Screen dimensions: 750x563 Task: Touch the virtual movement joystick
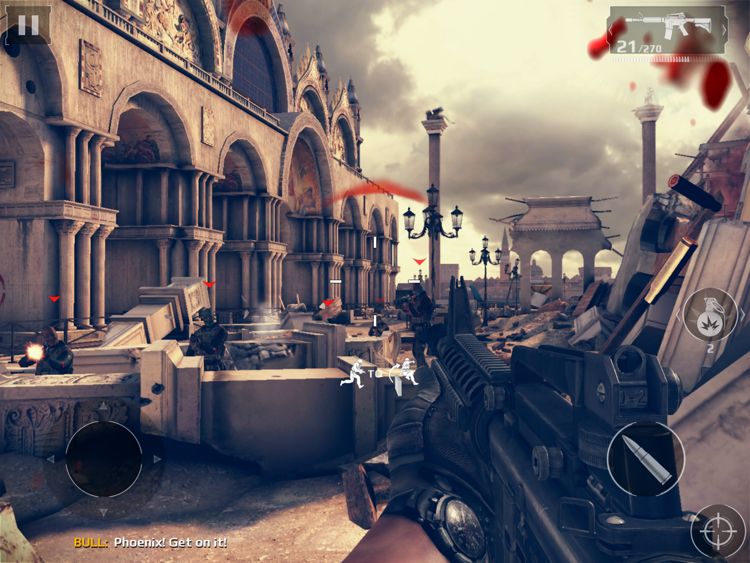click(103, 458)
